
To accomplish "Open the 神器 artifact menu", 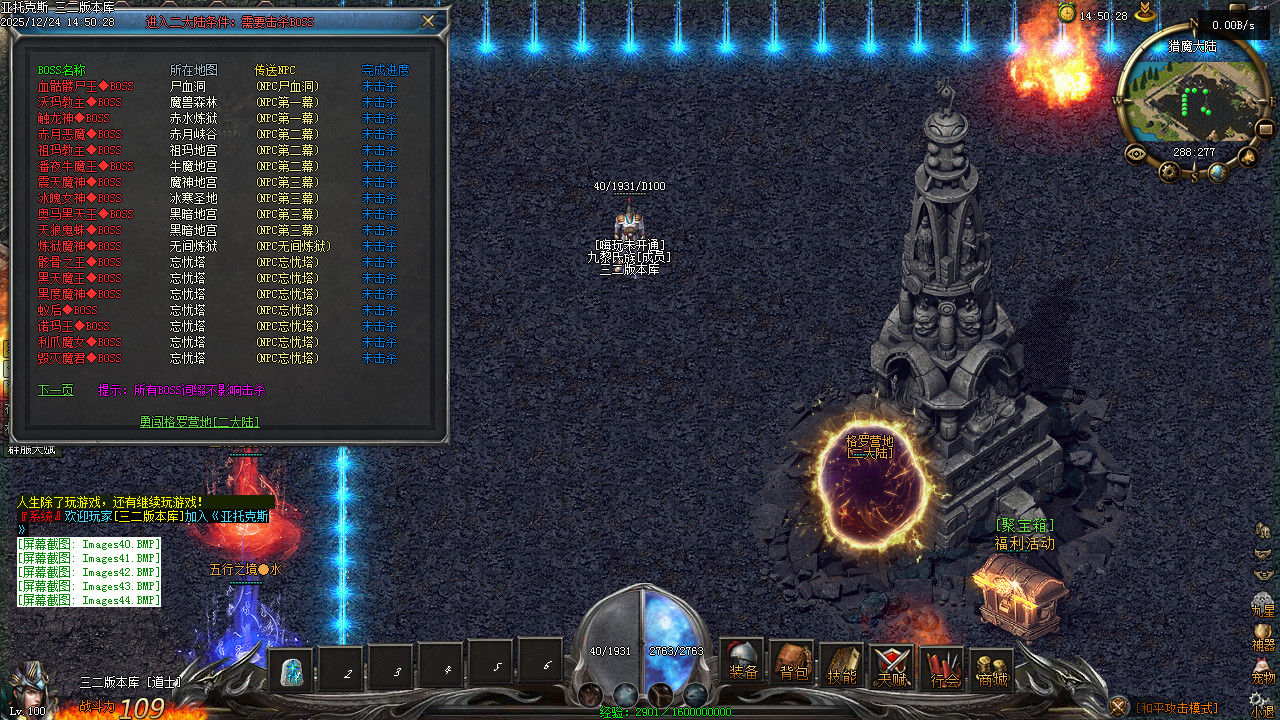I will tap(1263, 638).
